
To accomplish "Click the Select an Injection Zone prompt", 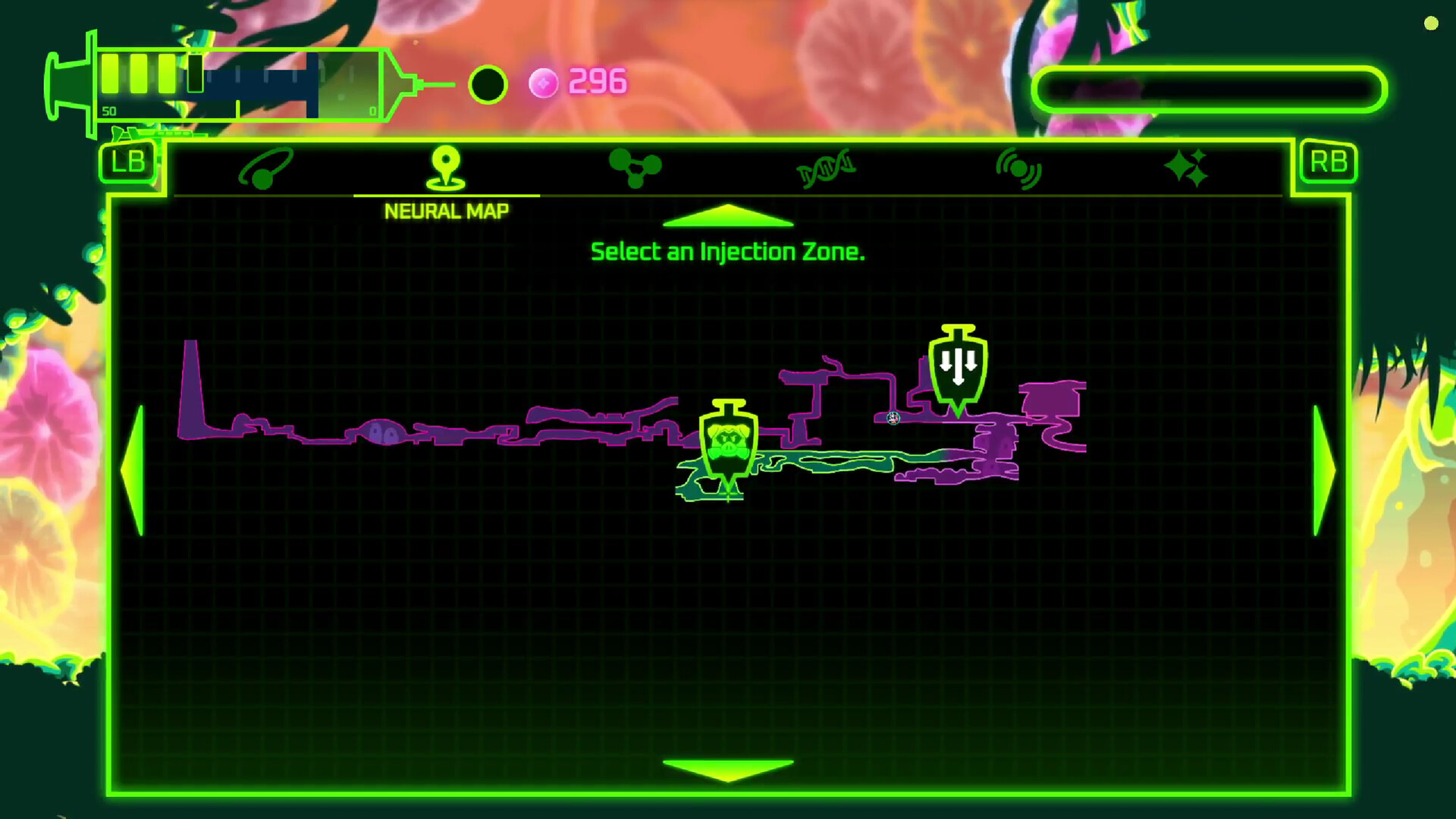I will coord(727,251).
